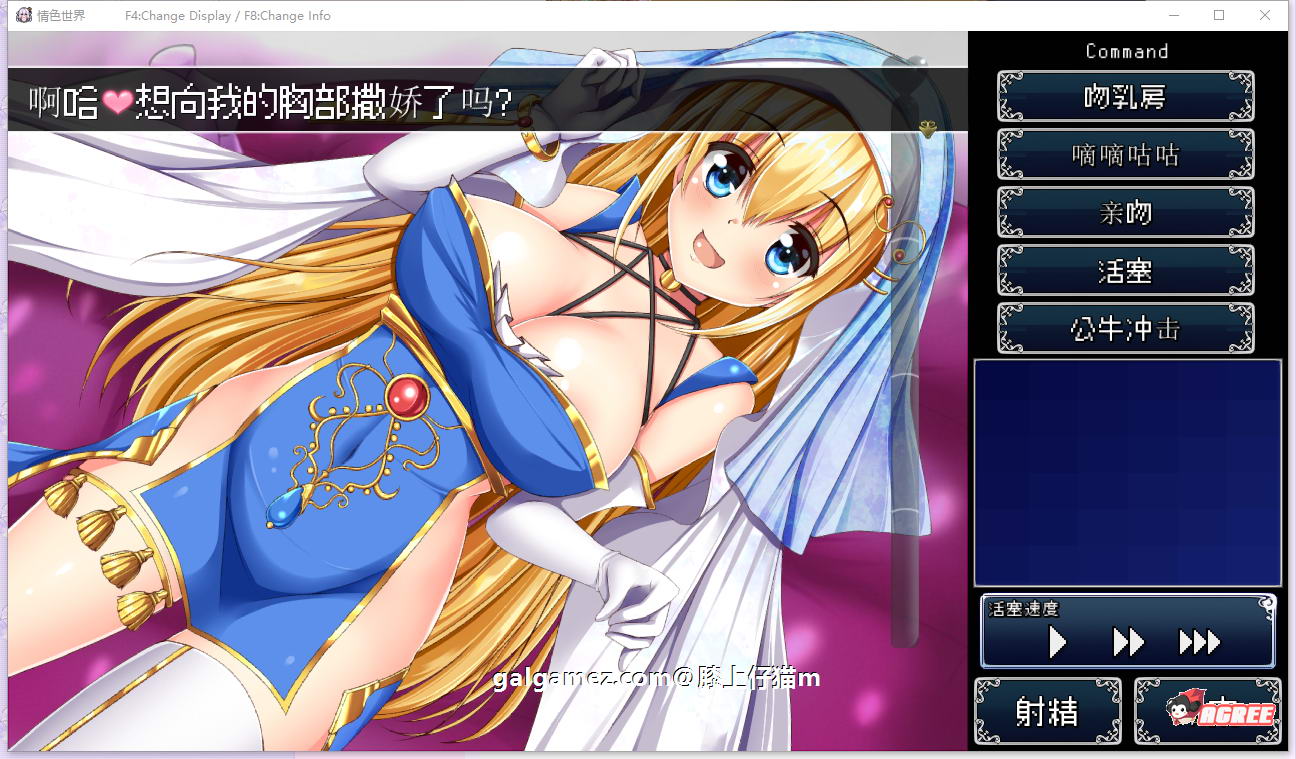This screenshot has height=759, width=1296.
Task: Choose the 嘀嘀咕咕 option from the Command list
Action: click(x=1125, y=154)
